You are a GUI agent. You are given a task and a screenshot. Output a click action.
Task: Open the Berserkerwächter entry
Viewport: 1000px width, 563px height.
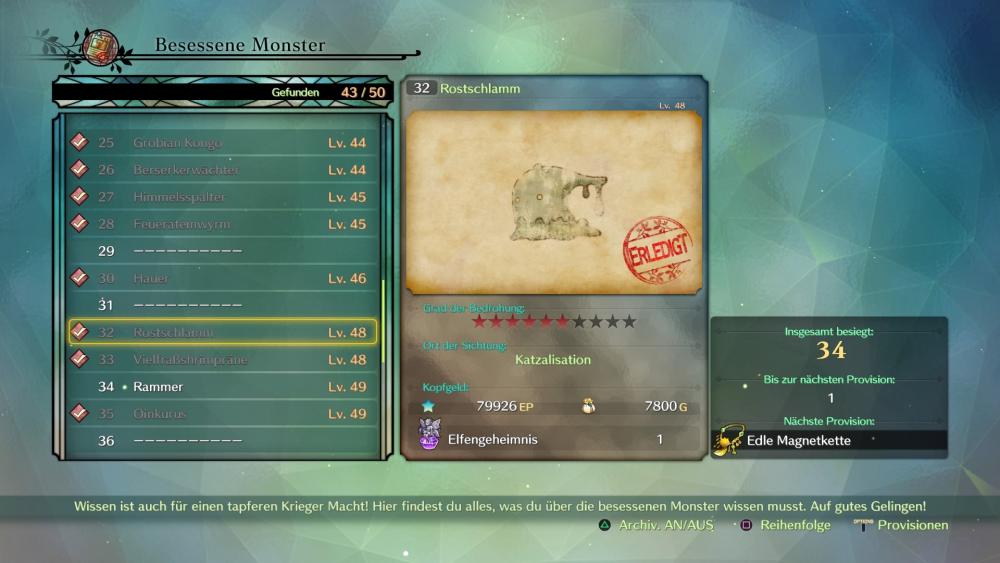(222, 170)
